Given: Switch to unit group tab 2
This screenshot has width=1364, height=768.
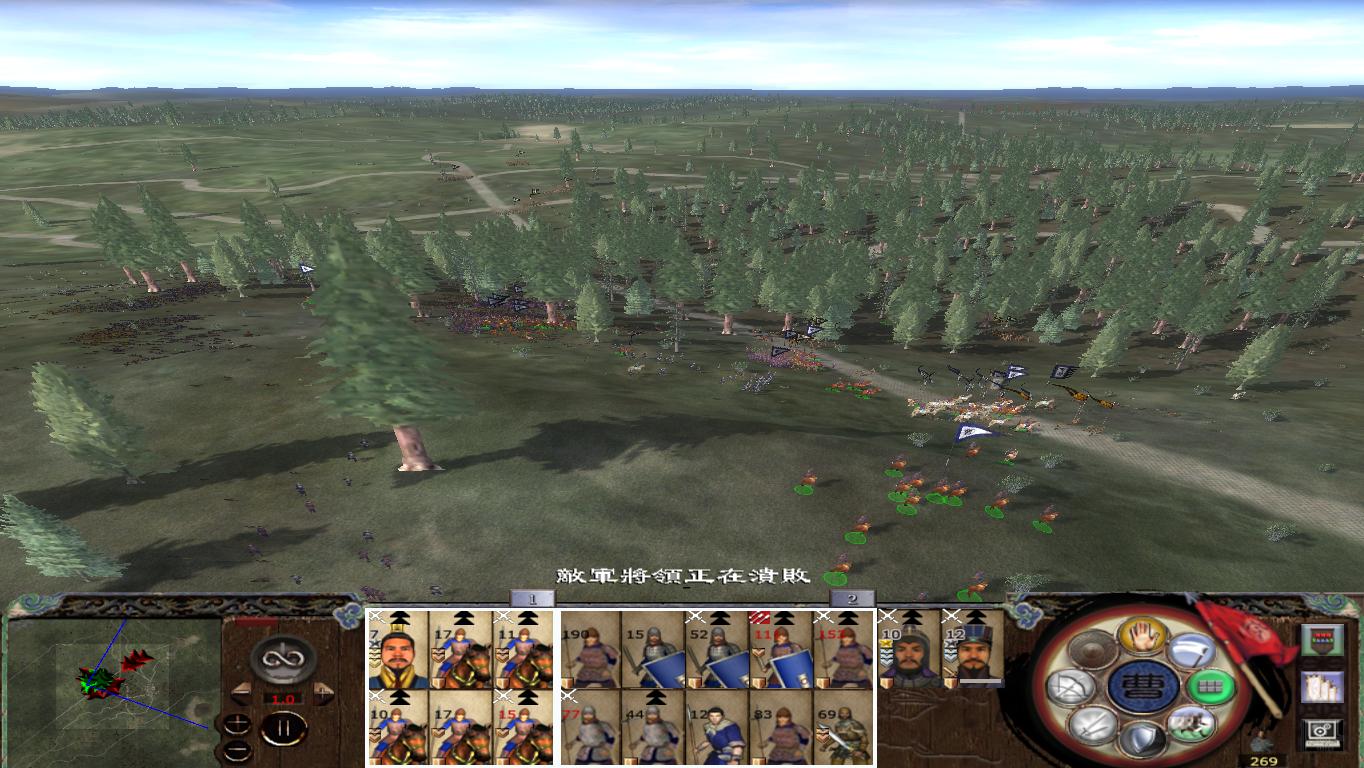Looking at the screenshot, I should pos(853,596).
